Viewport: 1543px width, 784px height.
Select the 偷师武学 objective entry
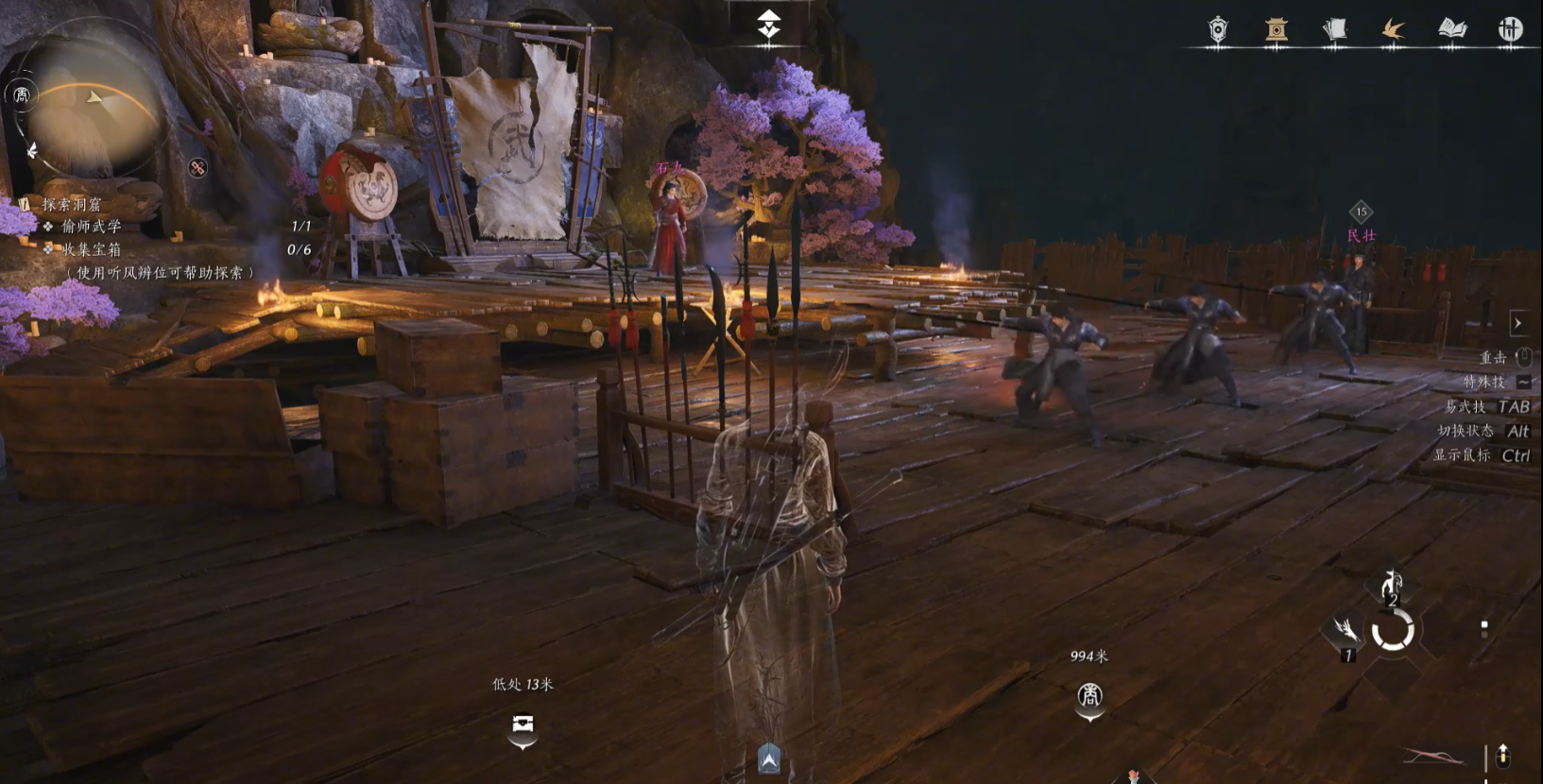[92, 227]
